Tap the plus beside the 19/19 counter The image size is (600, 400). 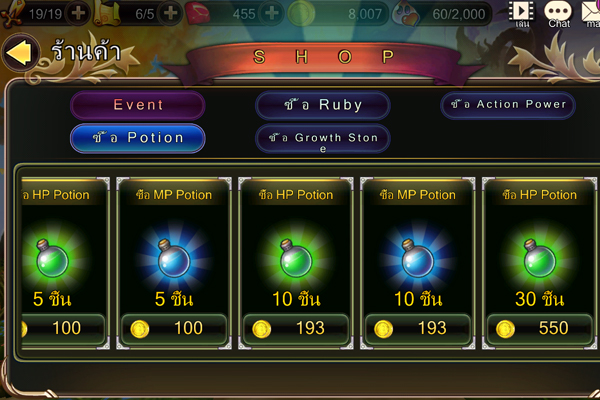77,13
